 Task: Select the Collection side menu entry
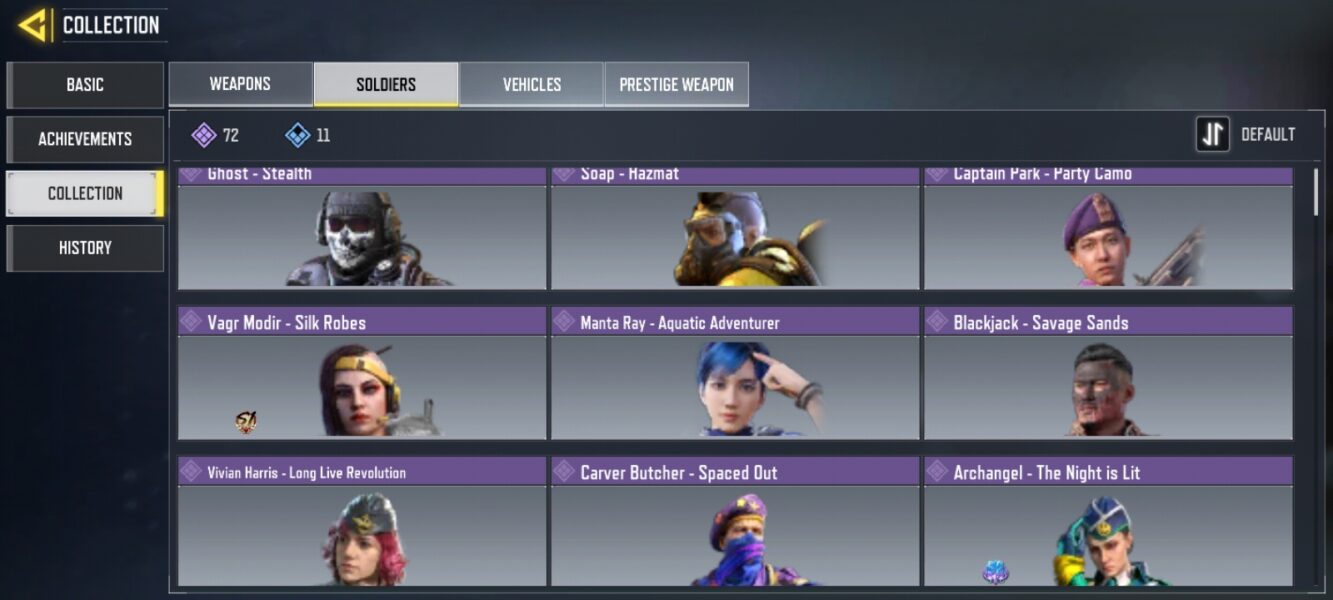(x=85, y=193)
